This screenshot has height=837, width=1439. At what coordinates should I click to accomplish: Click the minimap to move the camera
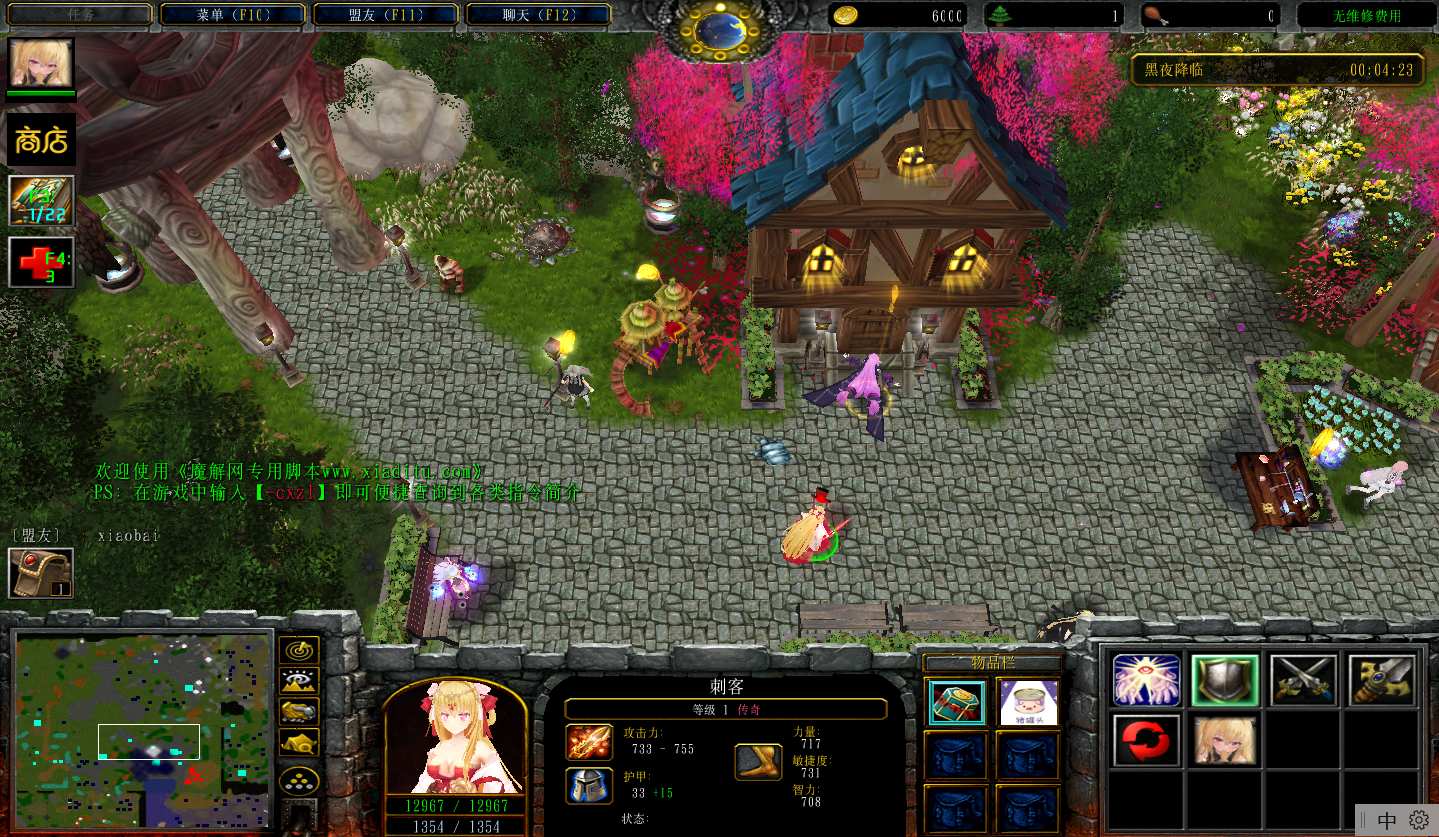coord(143,730)
